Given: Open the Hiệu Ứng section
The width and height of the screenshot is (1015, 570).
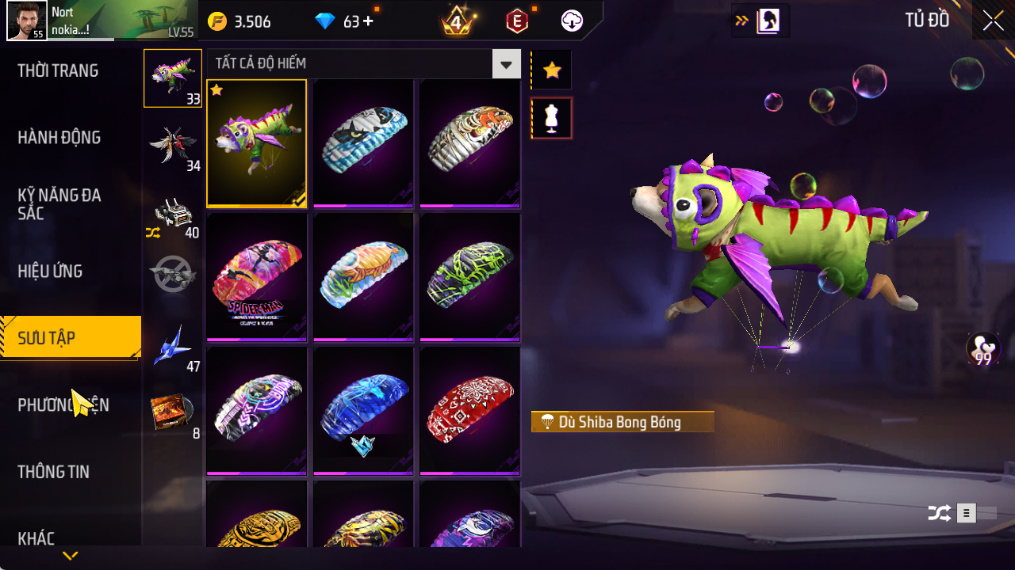Looking at the screenshot, I should tap(50, 271).
